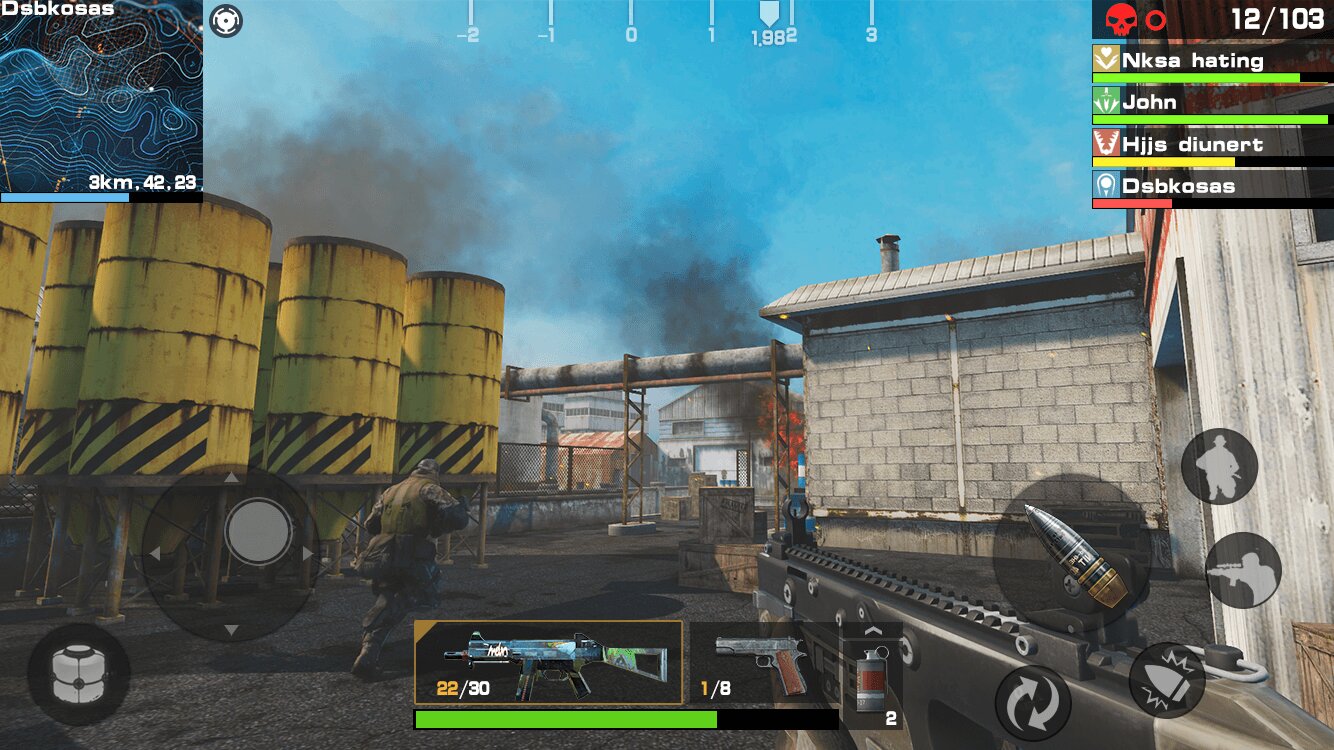1334x750 pixels.
Task: Toggle the standing soldier stance button
Action: click(x=1219, y=466)
